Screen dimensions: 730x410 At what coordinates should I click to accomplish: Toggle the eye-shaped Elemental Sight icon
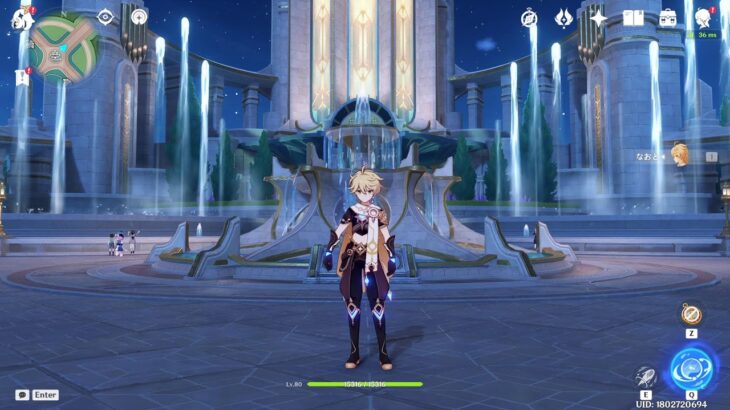[106, 17]
